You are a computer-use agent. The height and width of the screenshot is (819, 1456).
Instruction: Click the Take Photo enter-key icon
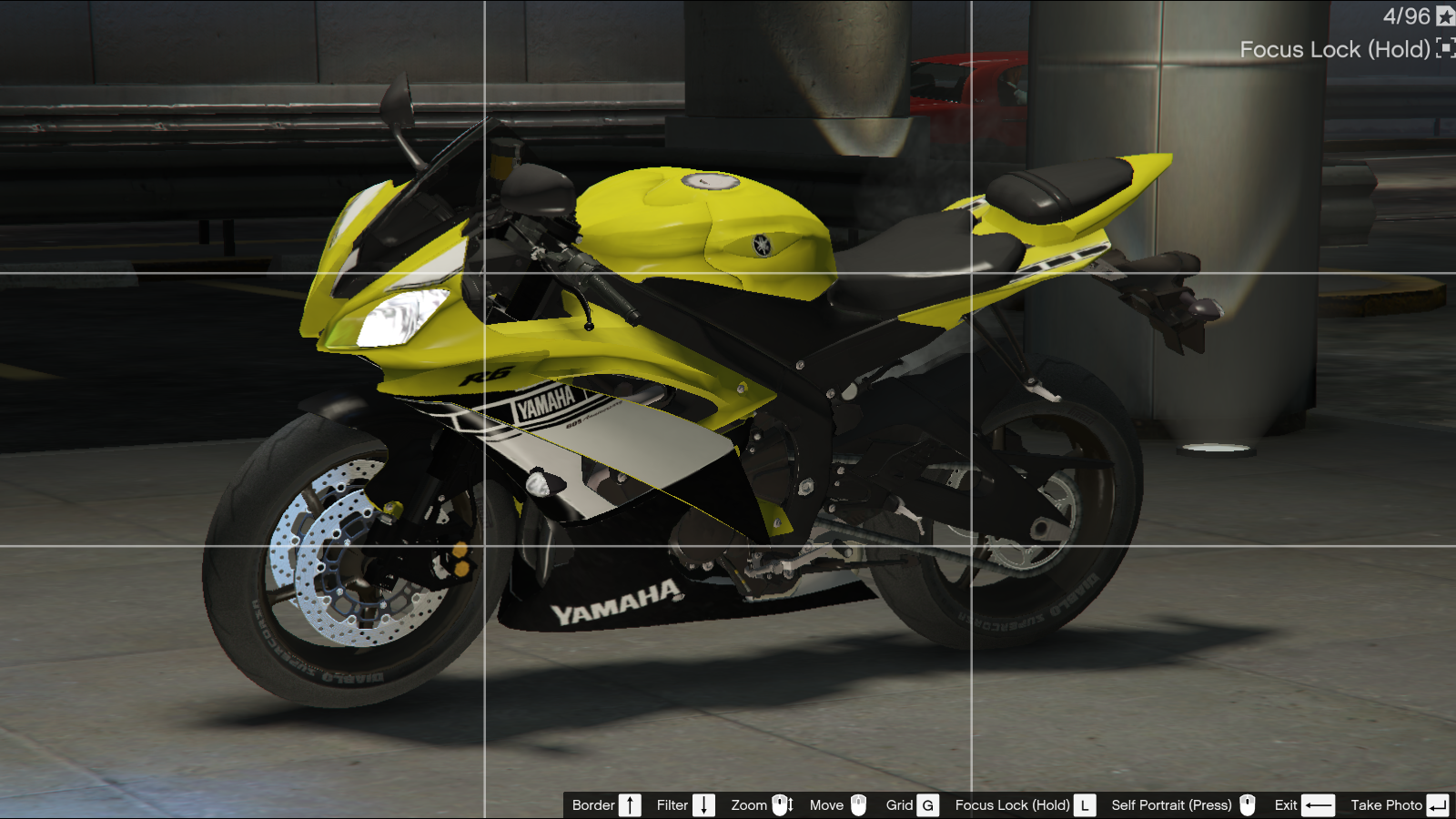pyautogui.click(x=1438, y=804)
